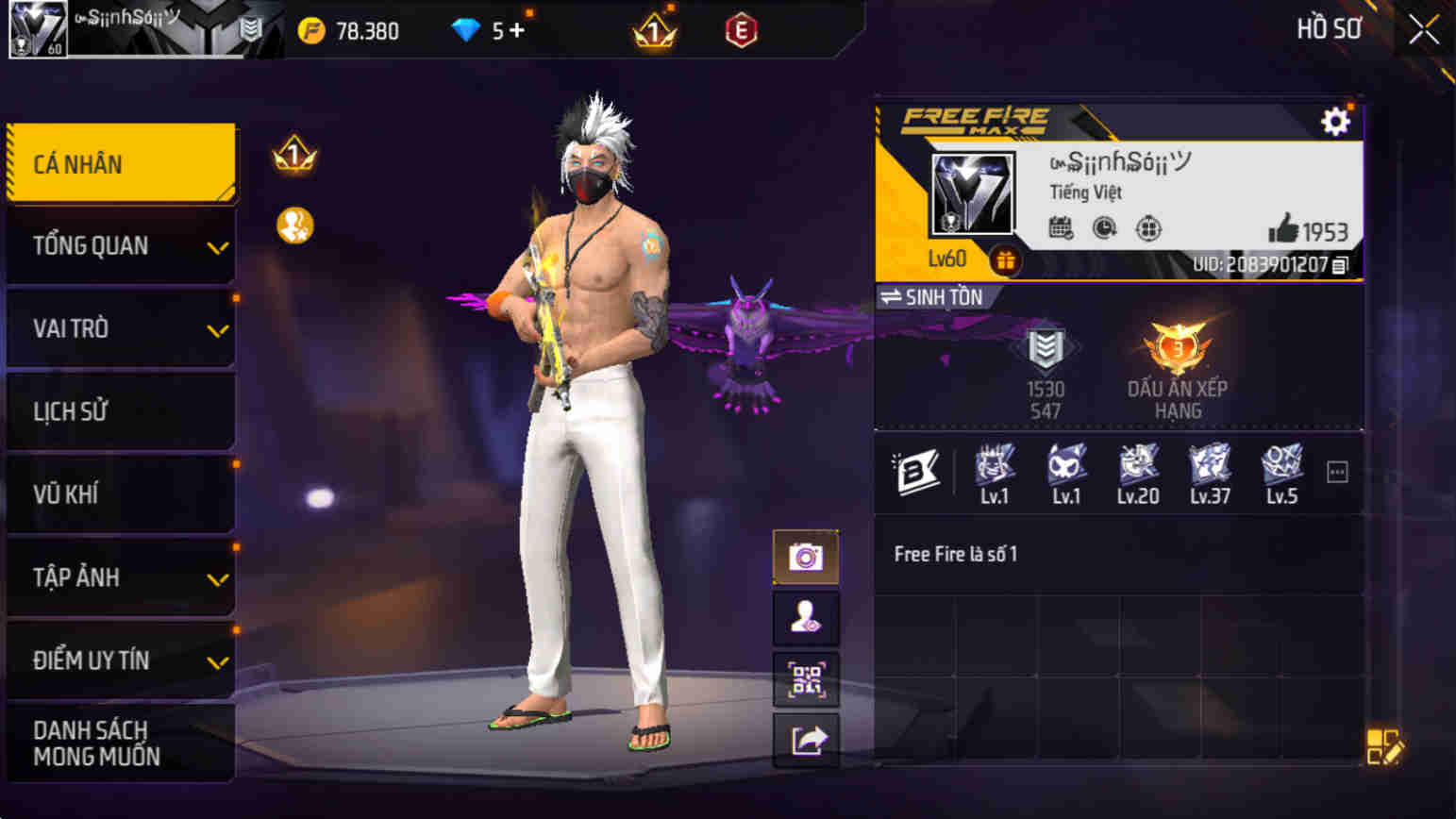Expand the ĐIỂM UY TÍN section
Image resolution: width=1456 pixels, height=819 pixels.
pos(120,660)
